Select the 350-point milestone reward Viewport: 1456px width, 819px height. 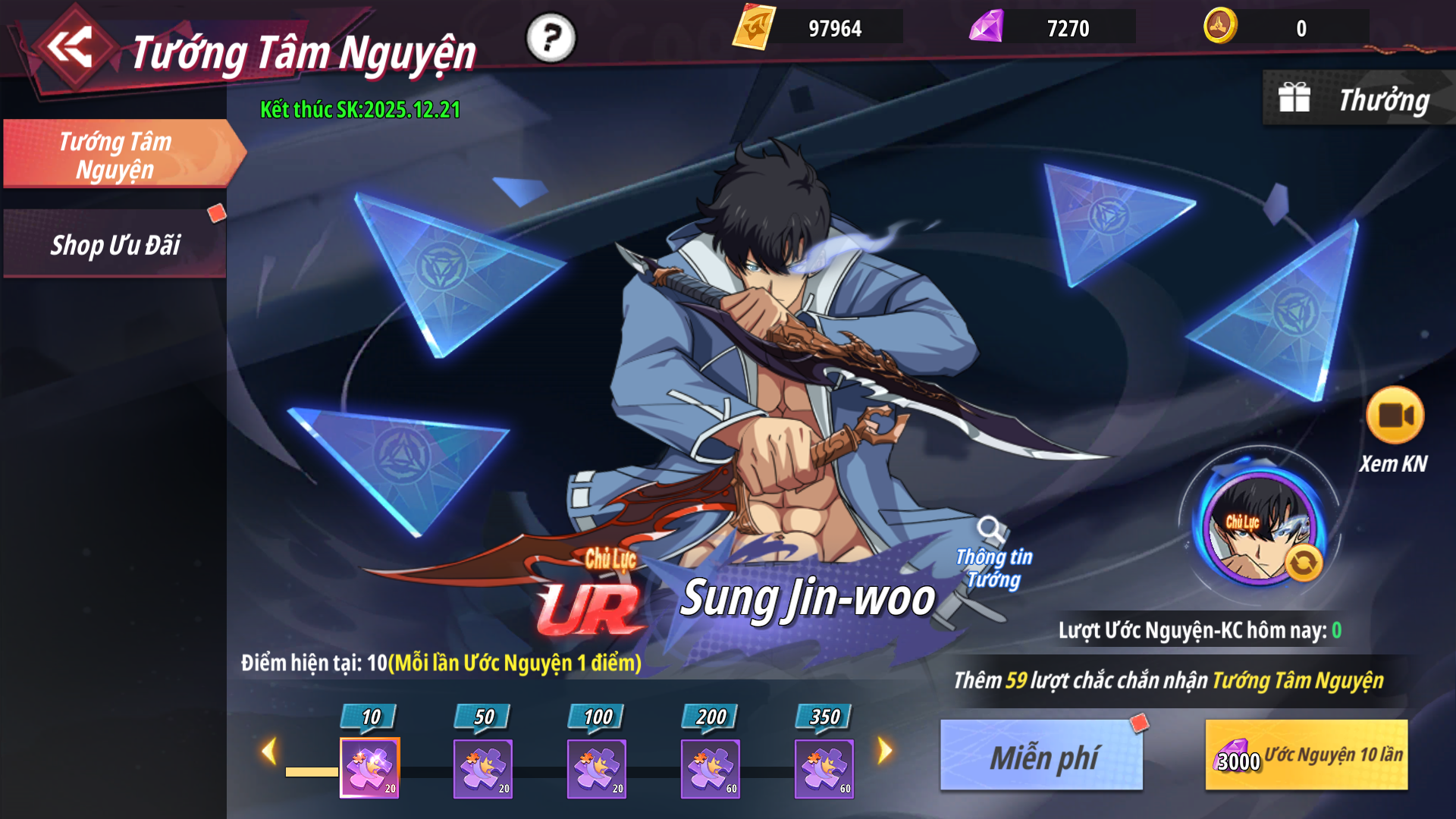pos(824,767)
